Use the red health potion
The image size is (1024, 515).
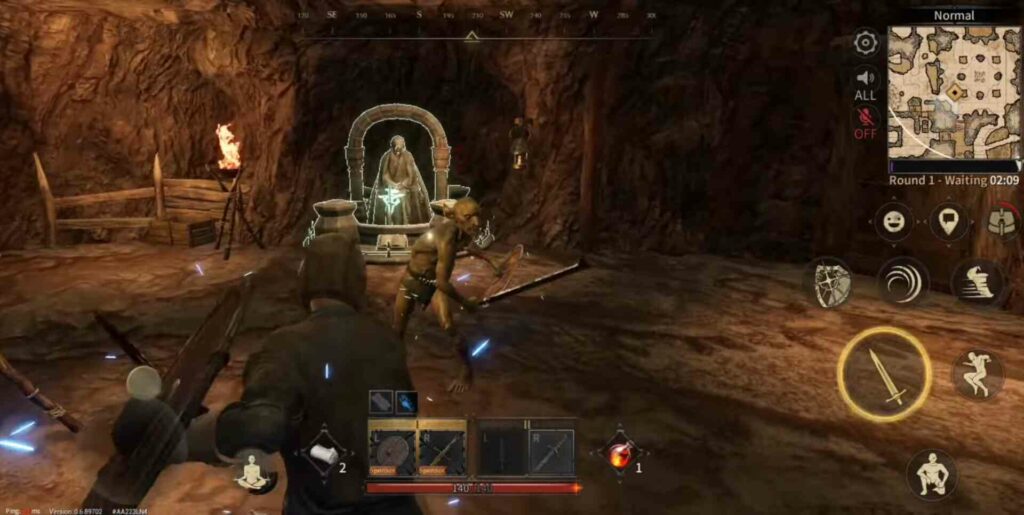[x=620, y=455]
